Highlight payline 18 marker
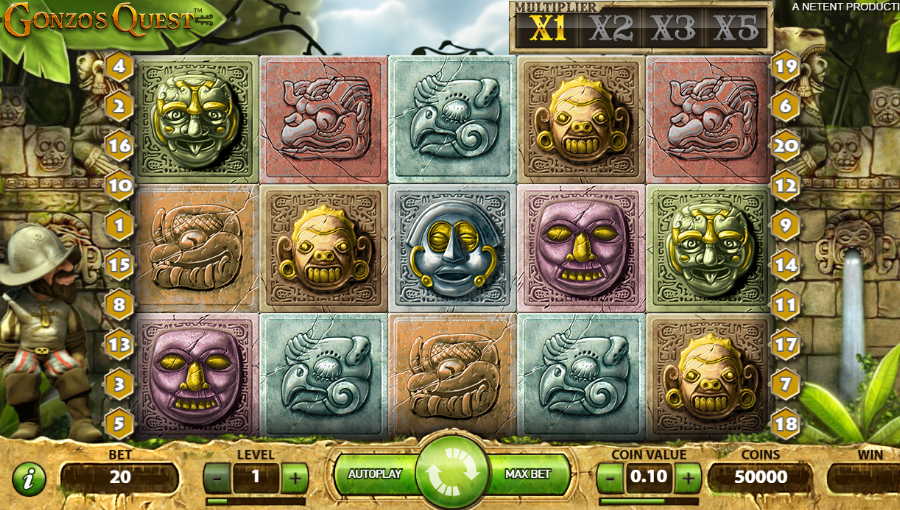 [x=785, y=421]
